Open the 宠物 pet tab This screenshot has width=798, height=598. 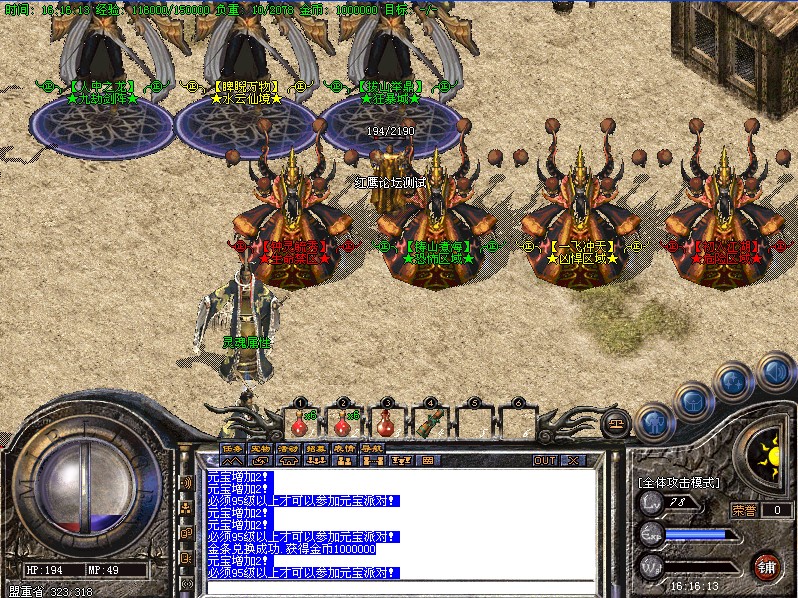click(x=260, y=448)
